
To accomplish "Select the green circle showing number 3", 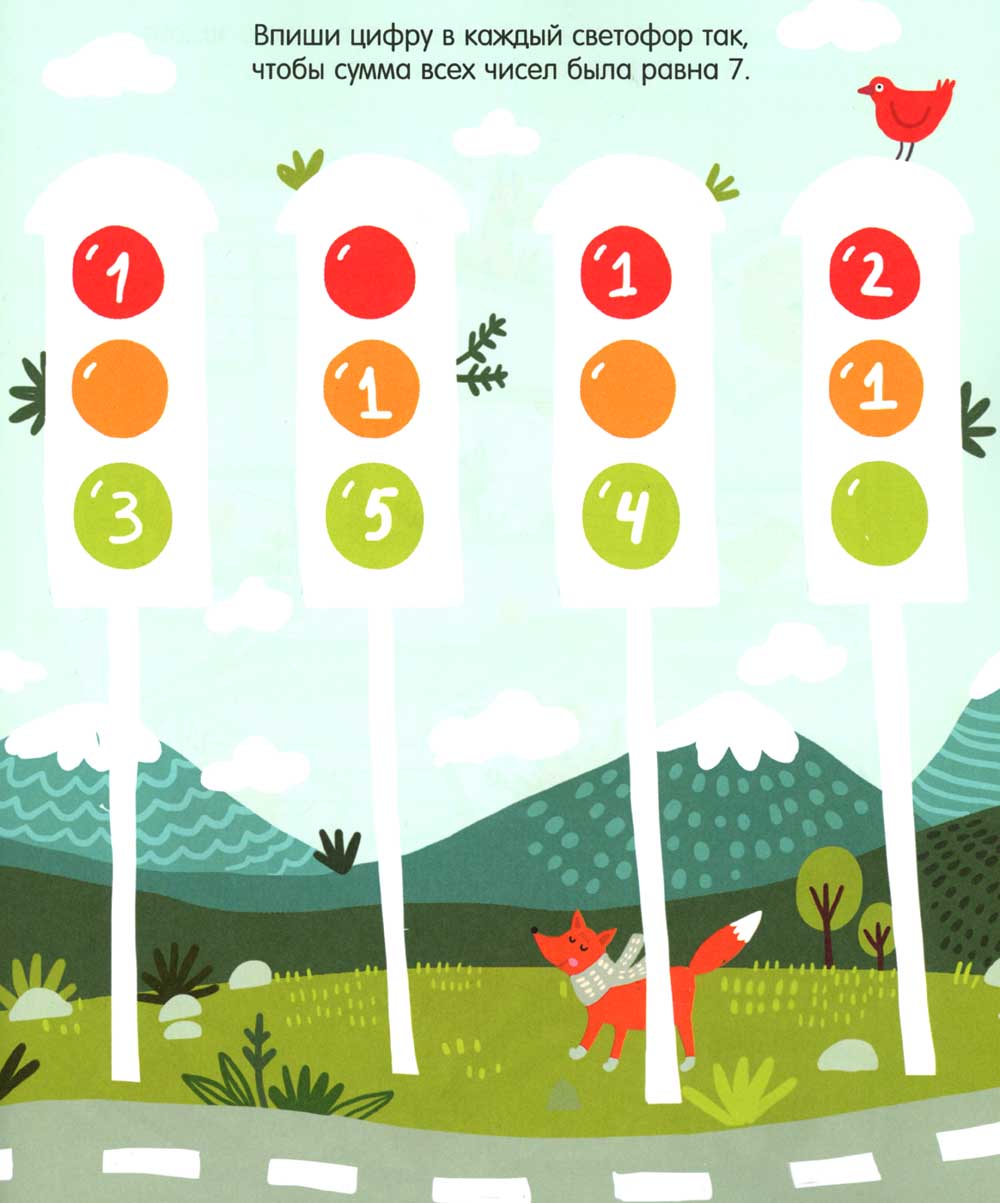I will click(x=121, y=519).
